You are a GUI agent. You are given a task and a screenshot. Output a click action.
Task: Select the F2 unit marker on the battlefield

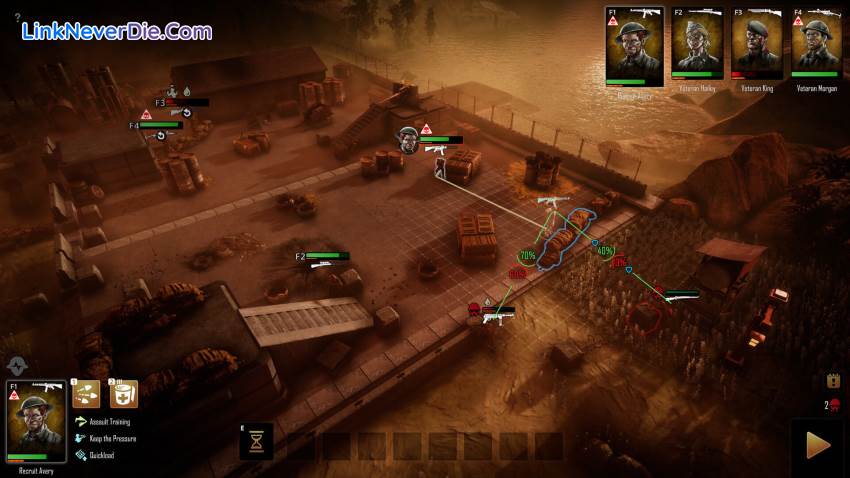point(300,257)
